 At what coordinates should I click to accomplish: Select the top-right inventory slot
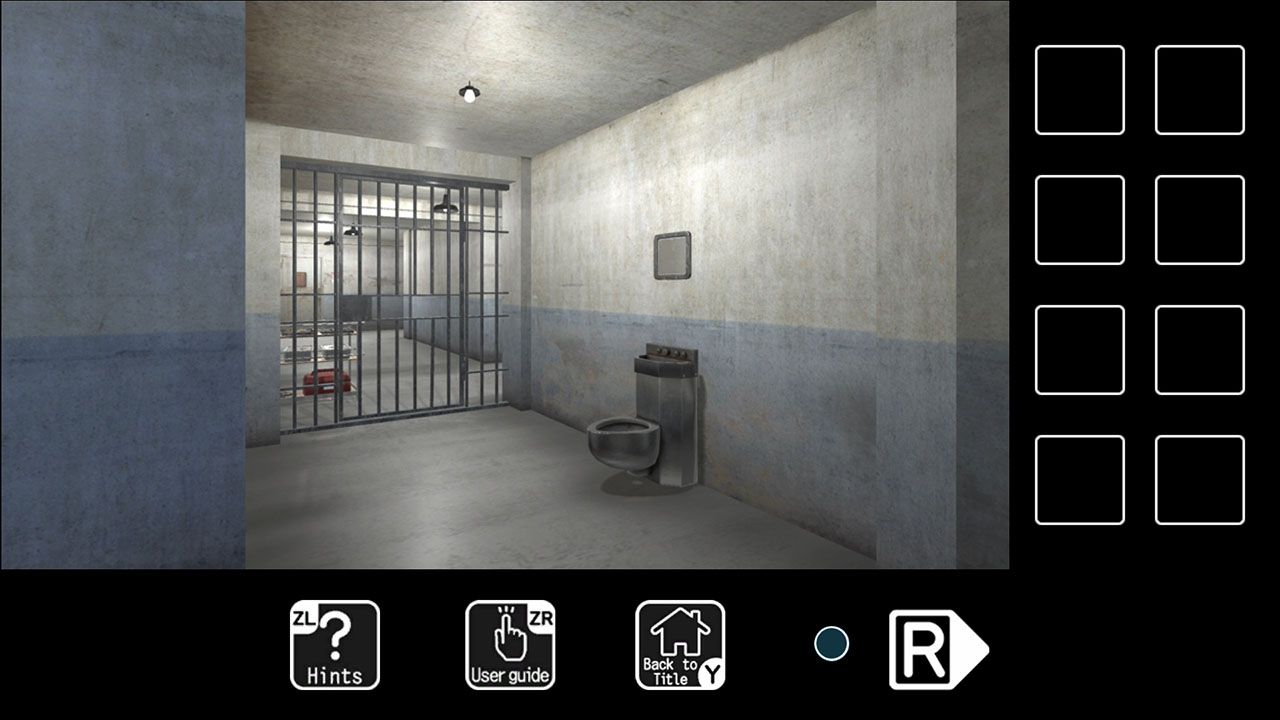[1199, 88]
